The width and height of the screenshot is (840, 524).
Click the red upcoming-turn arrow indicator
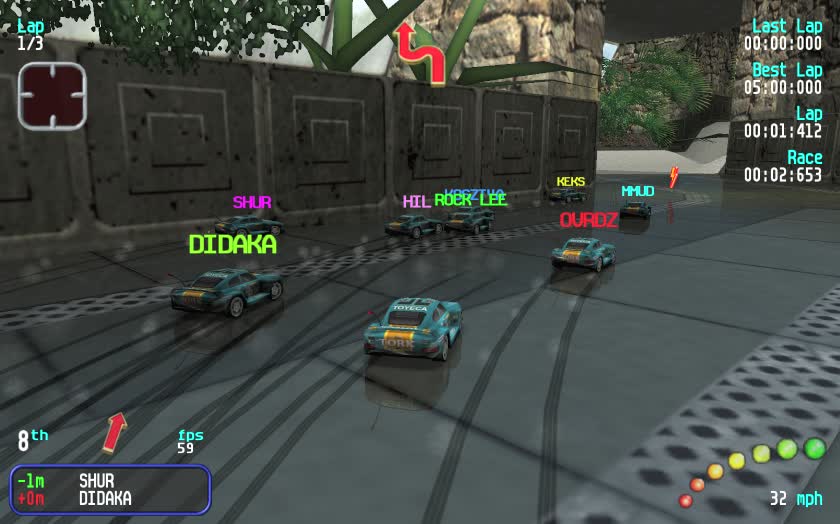pyautogui.click(x=420, y=51)
